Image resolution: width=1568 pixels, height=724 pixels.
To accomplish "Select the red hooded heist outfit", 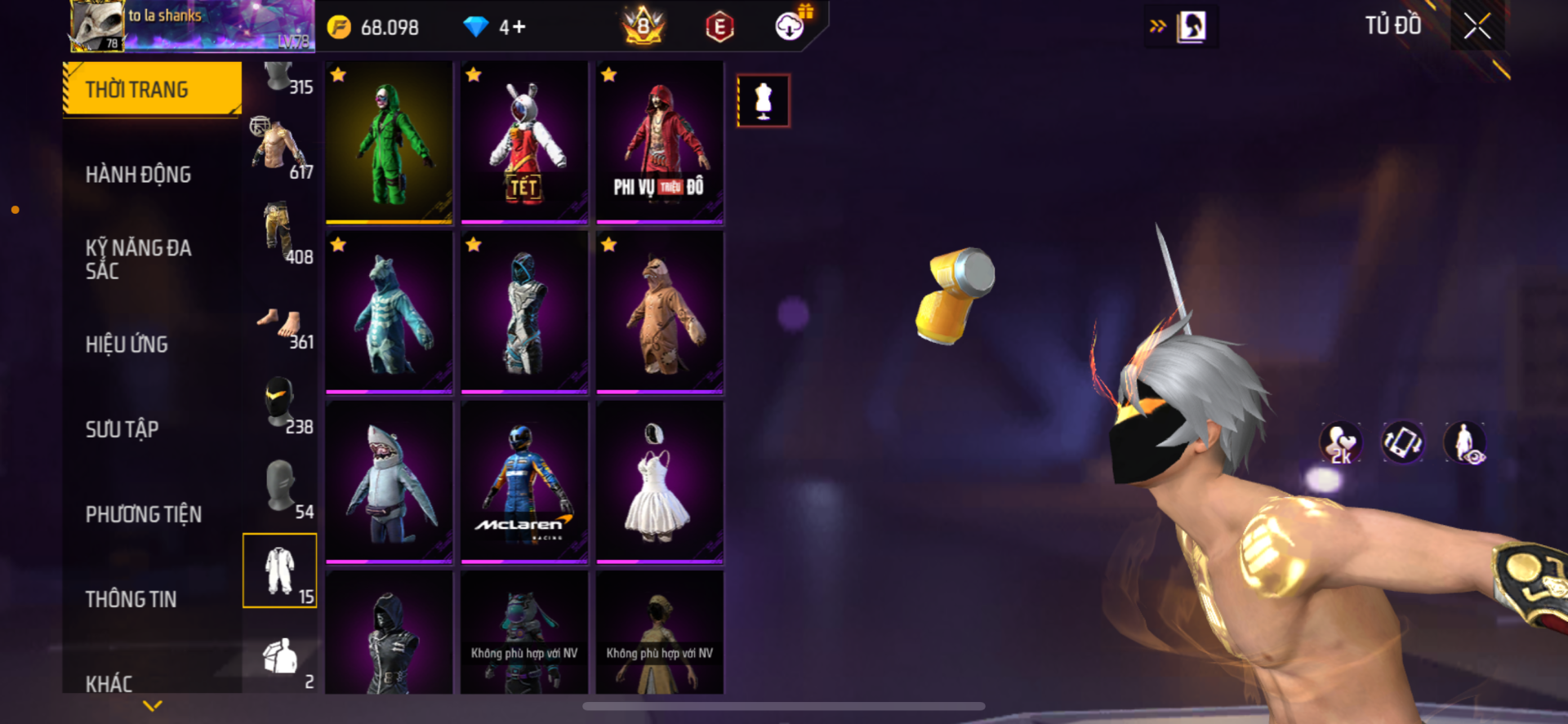I will click(x=659, y=142).
